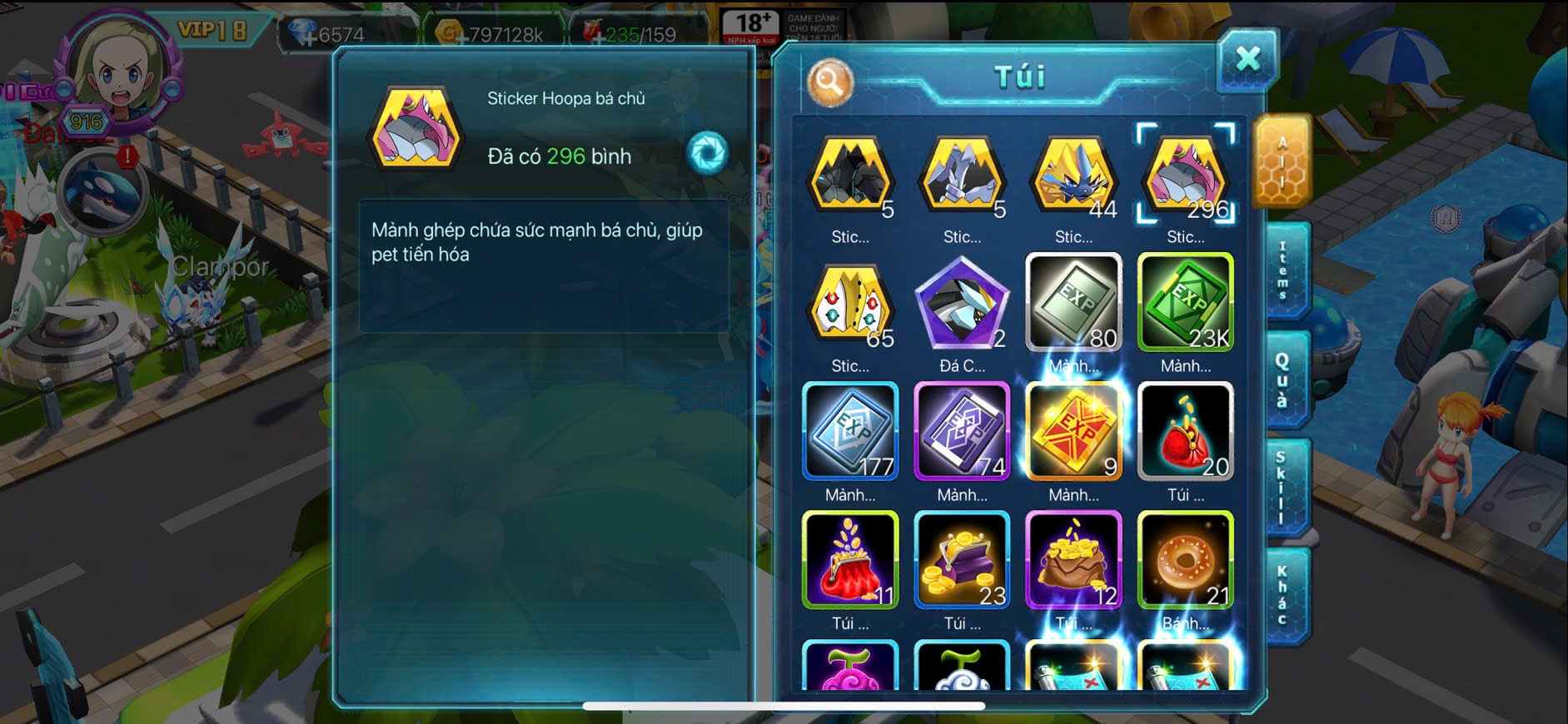Image resolution: width=1568 pixels, height=724 pixels.
Task: Select the Hoopa sticker with 296 count
Action: [1185, 176]
